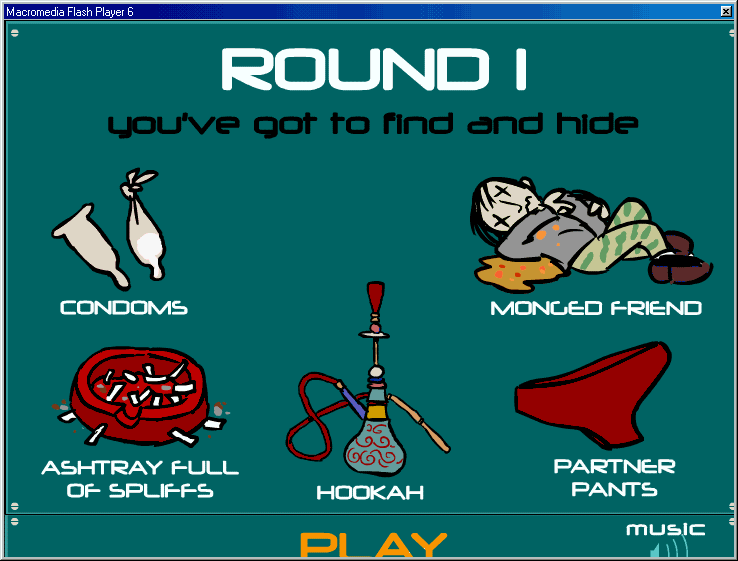
Task: Start the round with the PLAY button
Action: [373, 545]
